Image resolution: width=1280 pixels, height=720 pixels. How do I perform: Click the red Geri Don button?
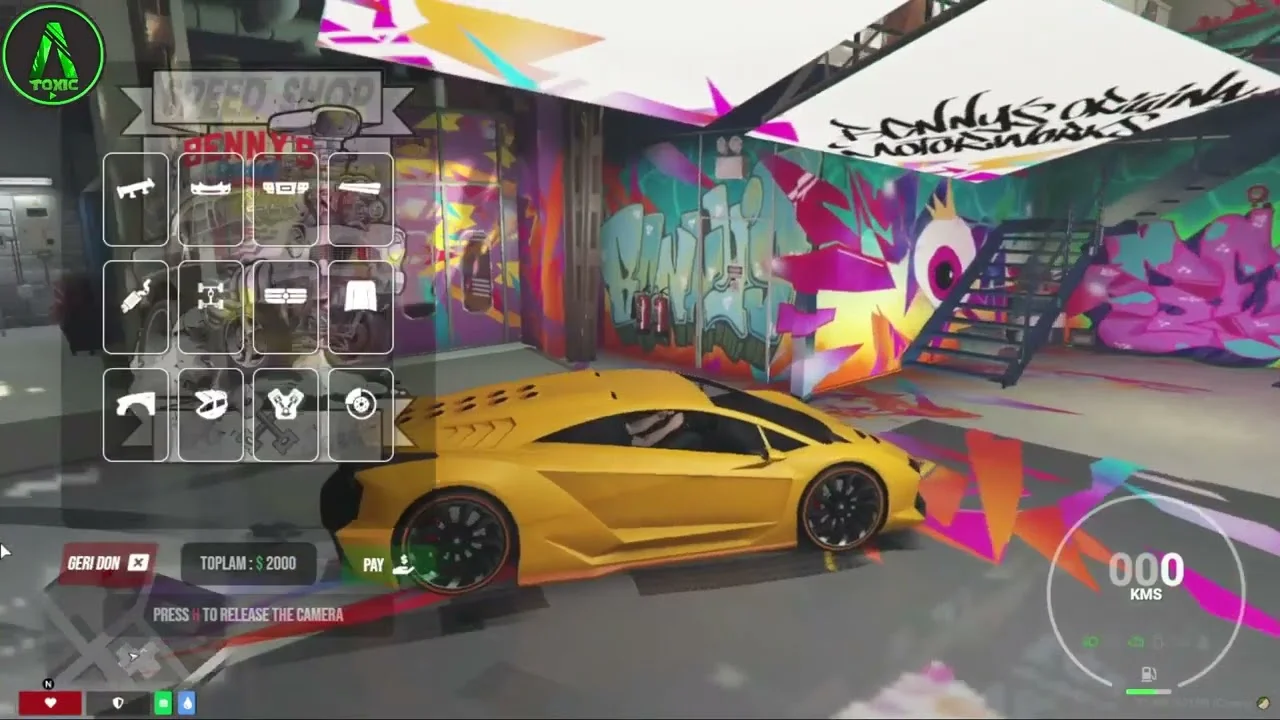coord(108,563)
